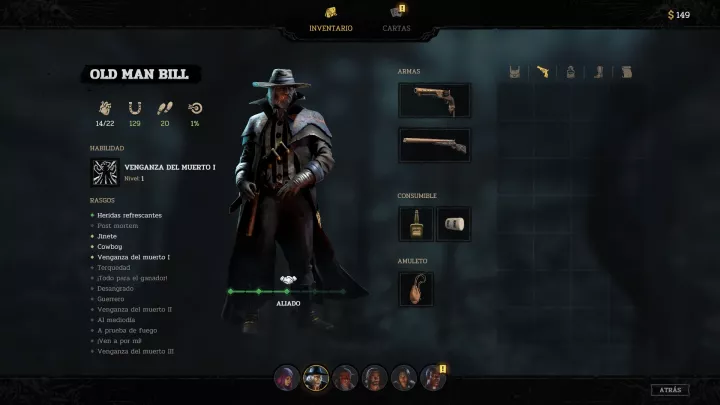Choose the bandage roll consumable slot
Viewport: 720px width, 405px height.
tap(452, 224)
